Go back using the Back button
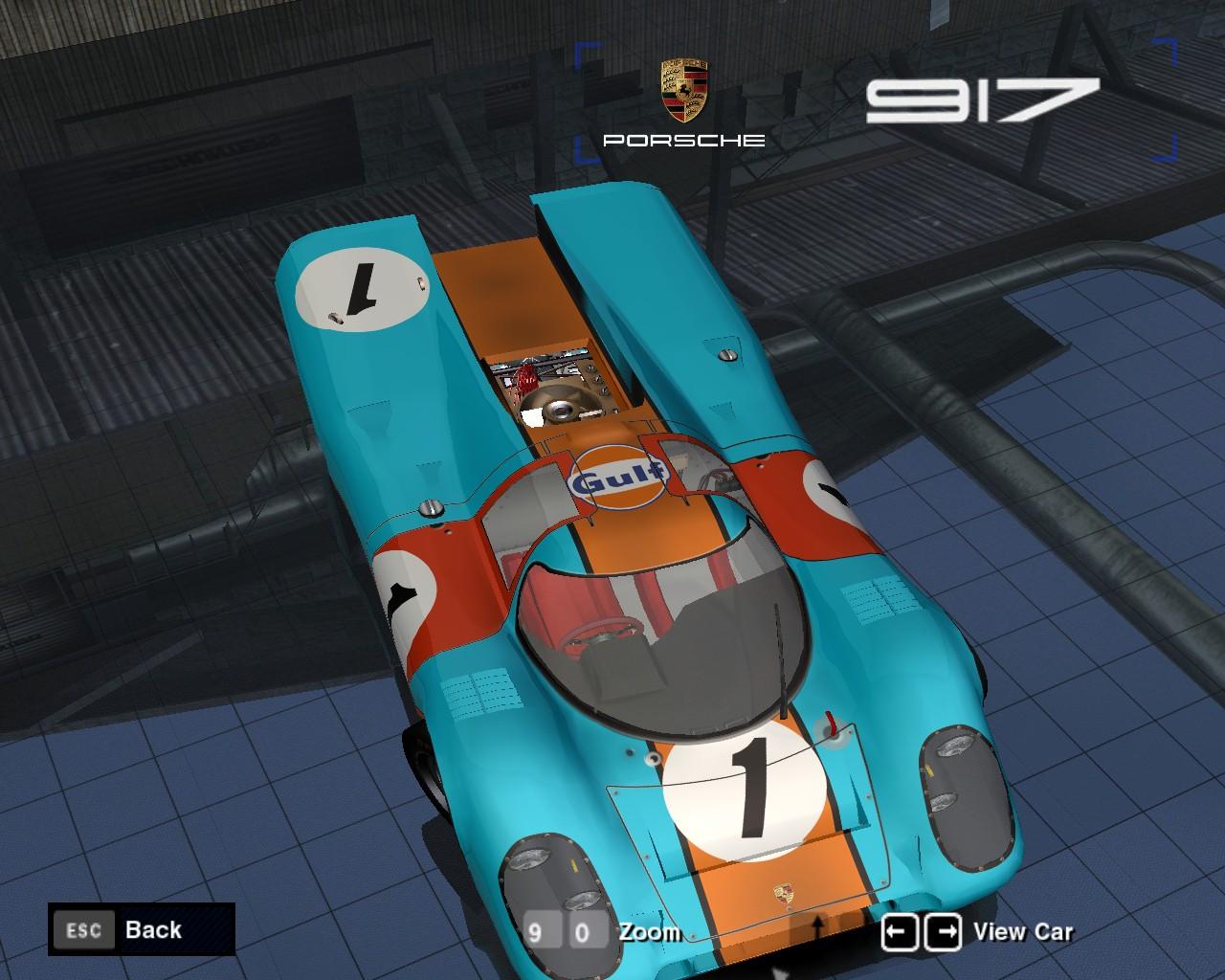This screenshot has width=1225, height=980. tap(141, 929)
